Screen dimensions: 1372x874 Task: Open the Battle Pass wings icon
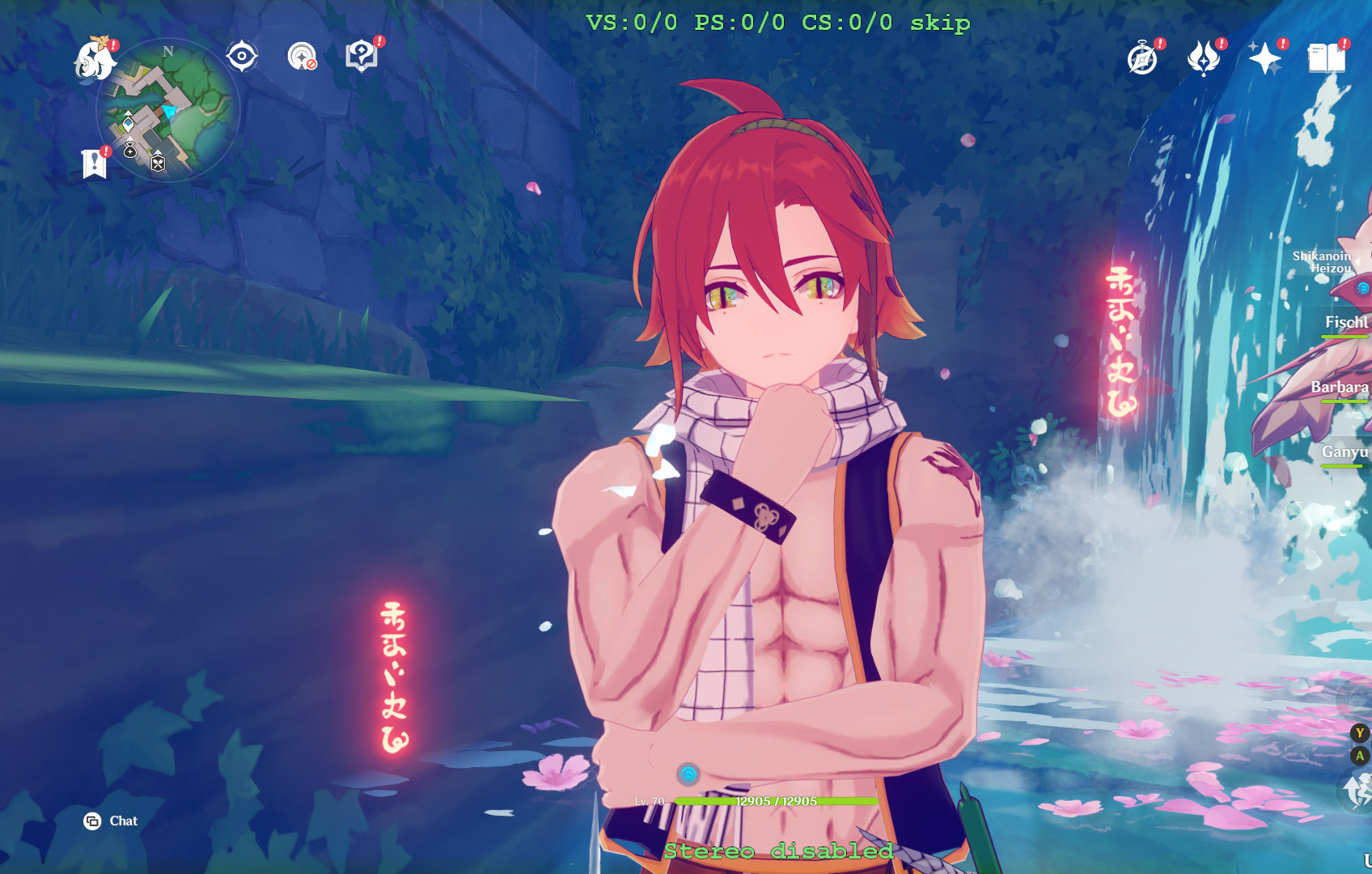1205,57
